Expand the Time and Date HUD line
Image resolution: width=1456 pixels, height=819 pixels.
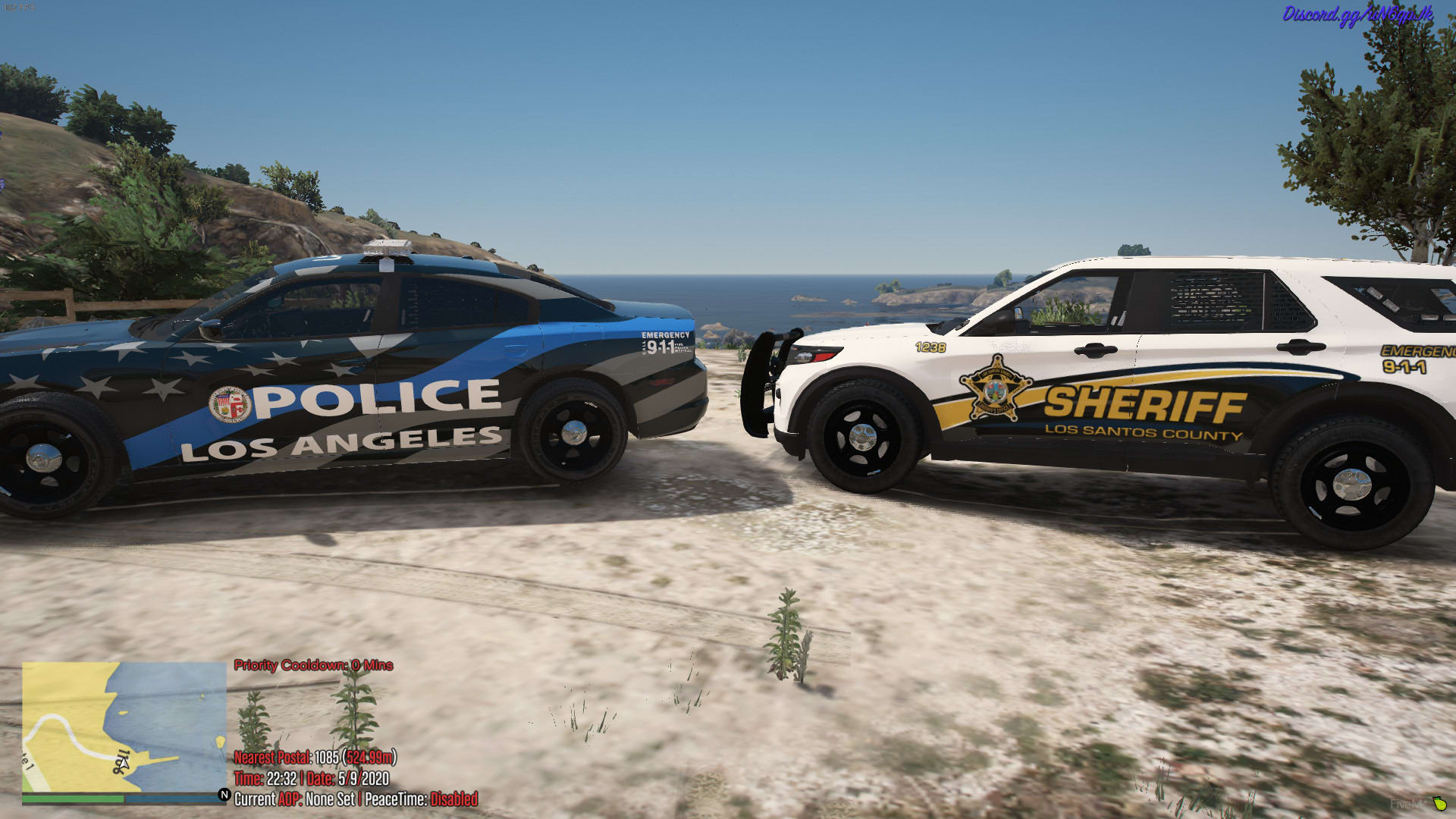coord(311,777)
